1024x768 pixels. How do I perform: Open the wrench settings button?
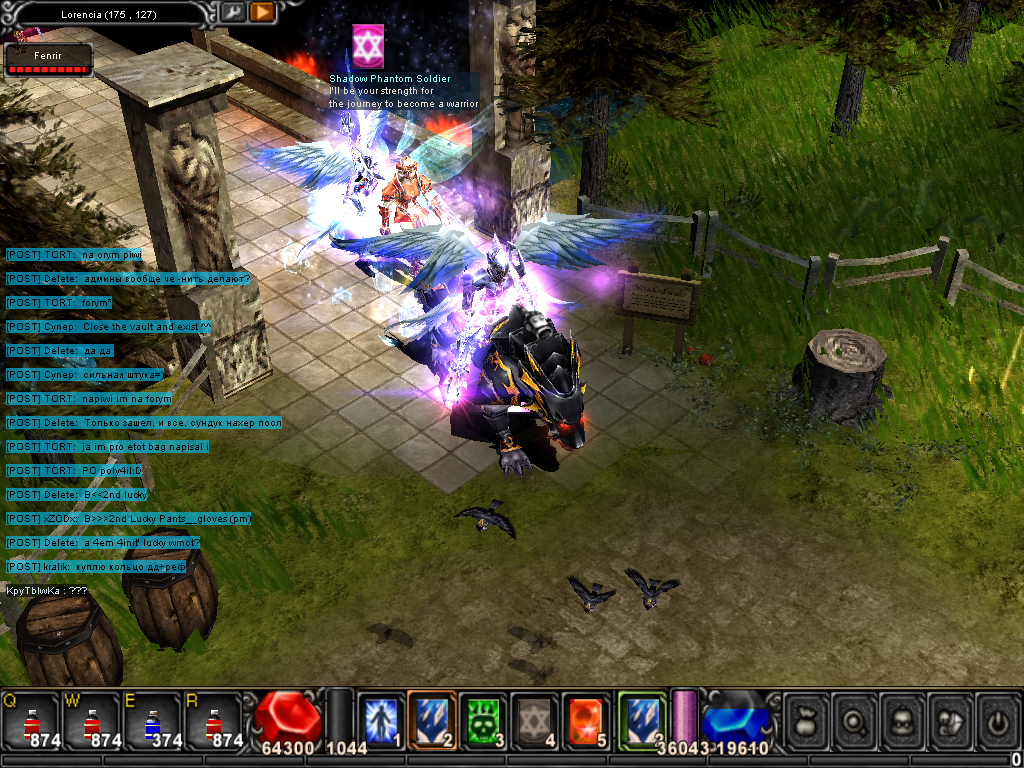coord(233,12)
